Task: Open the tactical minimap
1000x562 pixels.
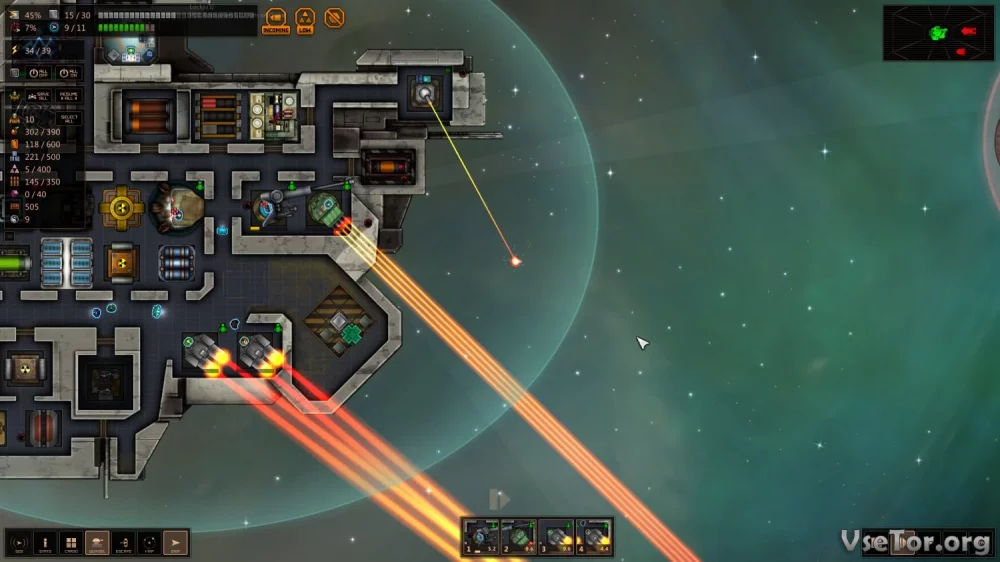Action: pos(938,33)
